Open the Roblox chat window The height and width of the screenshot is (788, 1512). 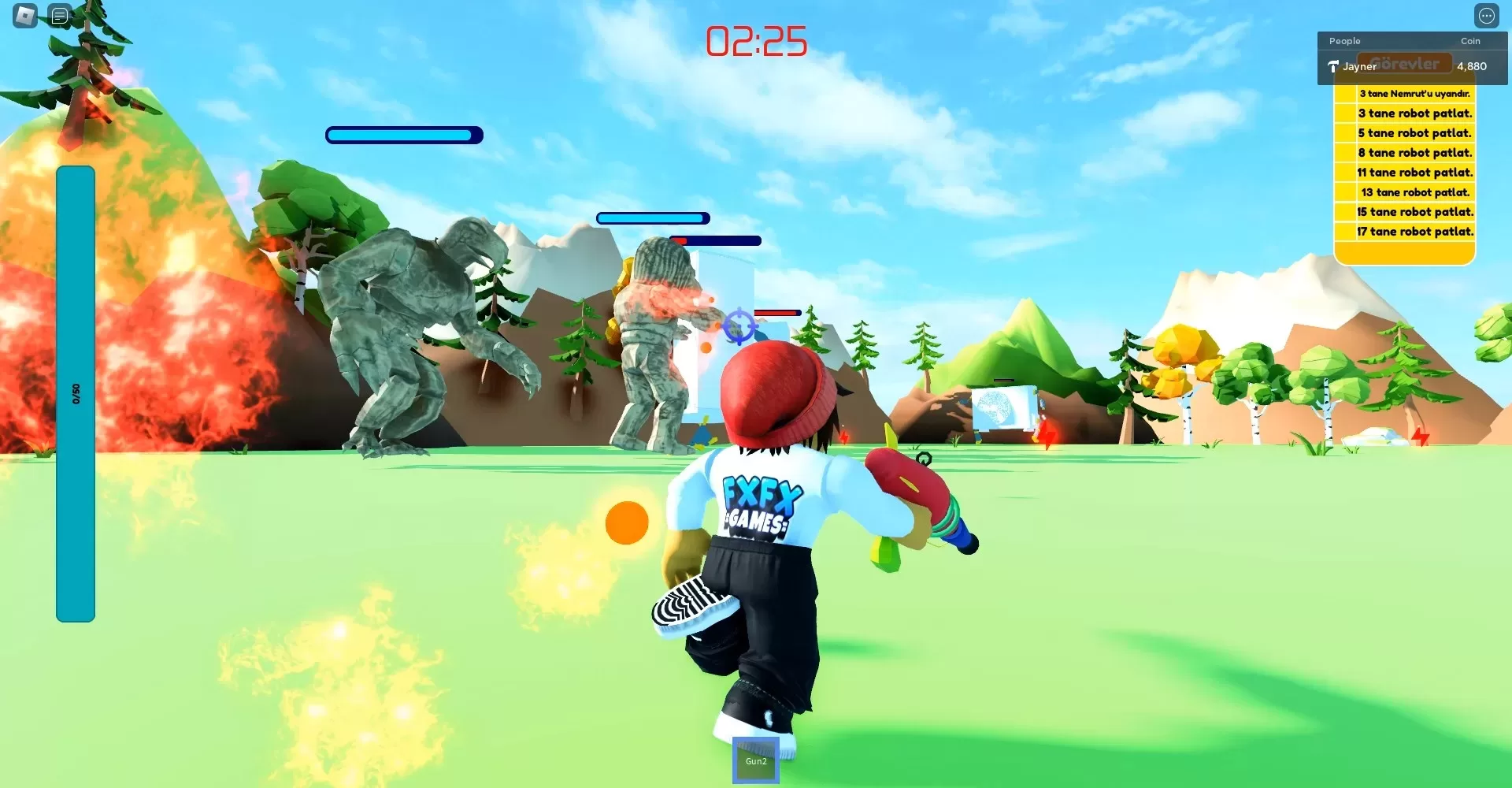[x=60, y=15]
